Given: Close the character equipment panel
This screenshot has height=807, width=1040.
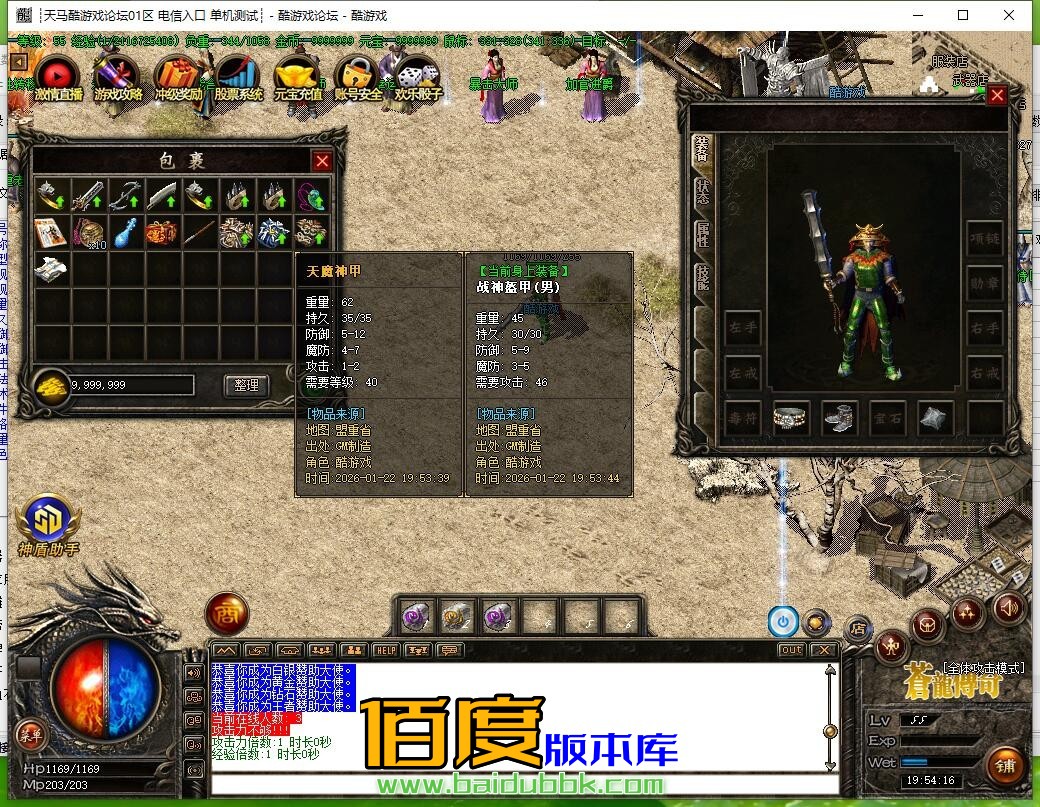Looking at the screenshot, I should click(x=996, y=96).
